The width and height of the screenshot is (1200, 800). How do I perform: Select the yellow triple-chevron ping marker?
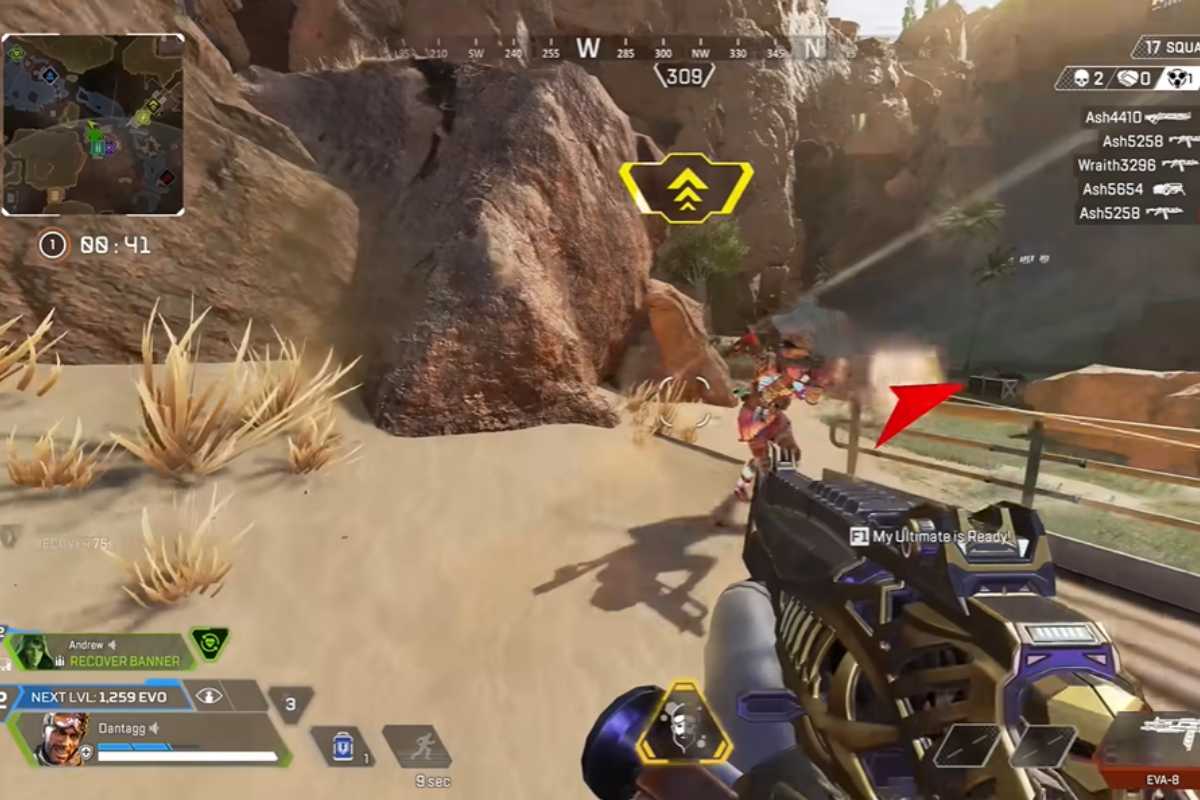click(x=686, y=188)
